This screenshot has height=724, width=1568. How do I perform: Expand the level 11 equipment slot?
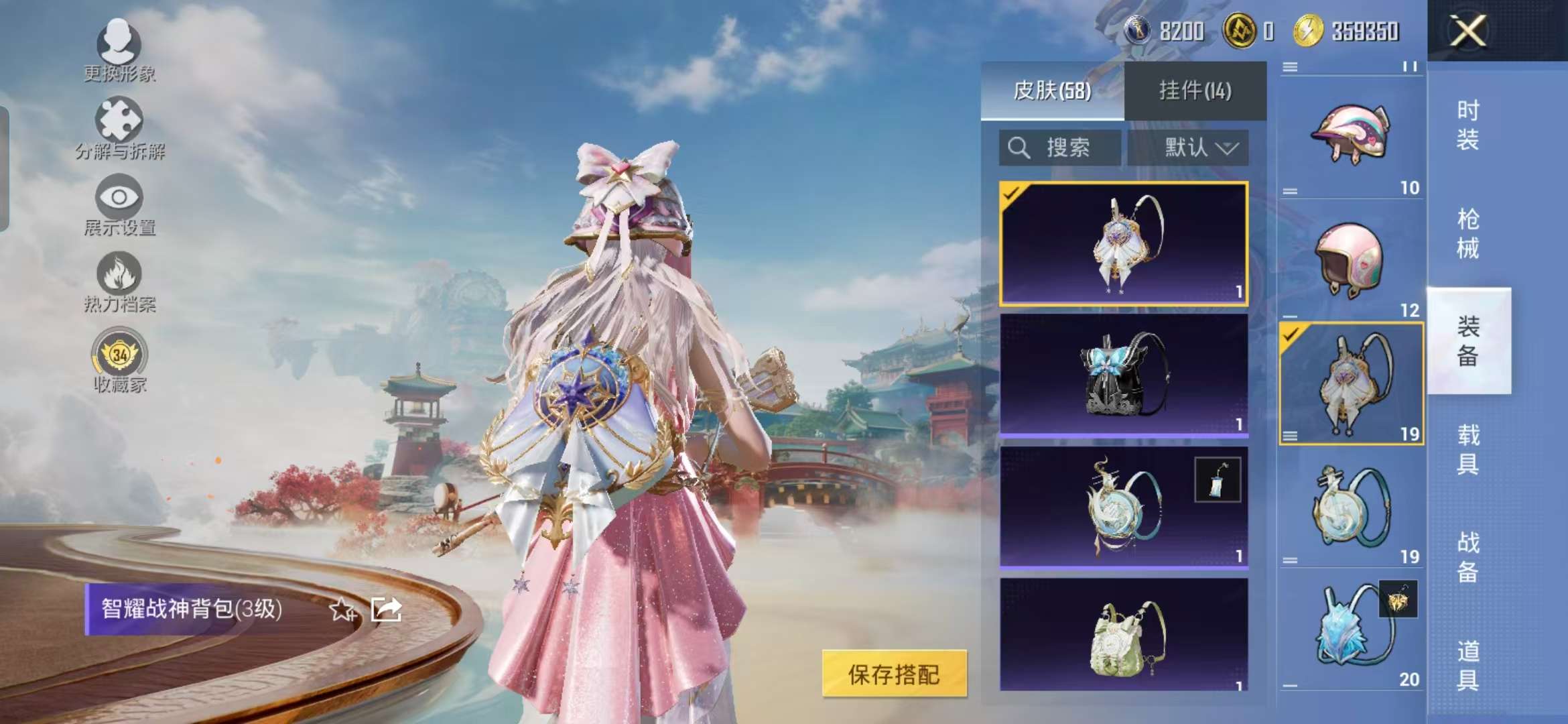[x=1291, y=64]
